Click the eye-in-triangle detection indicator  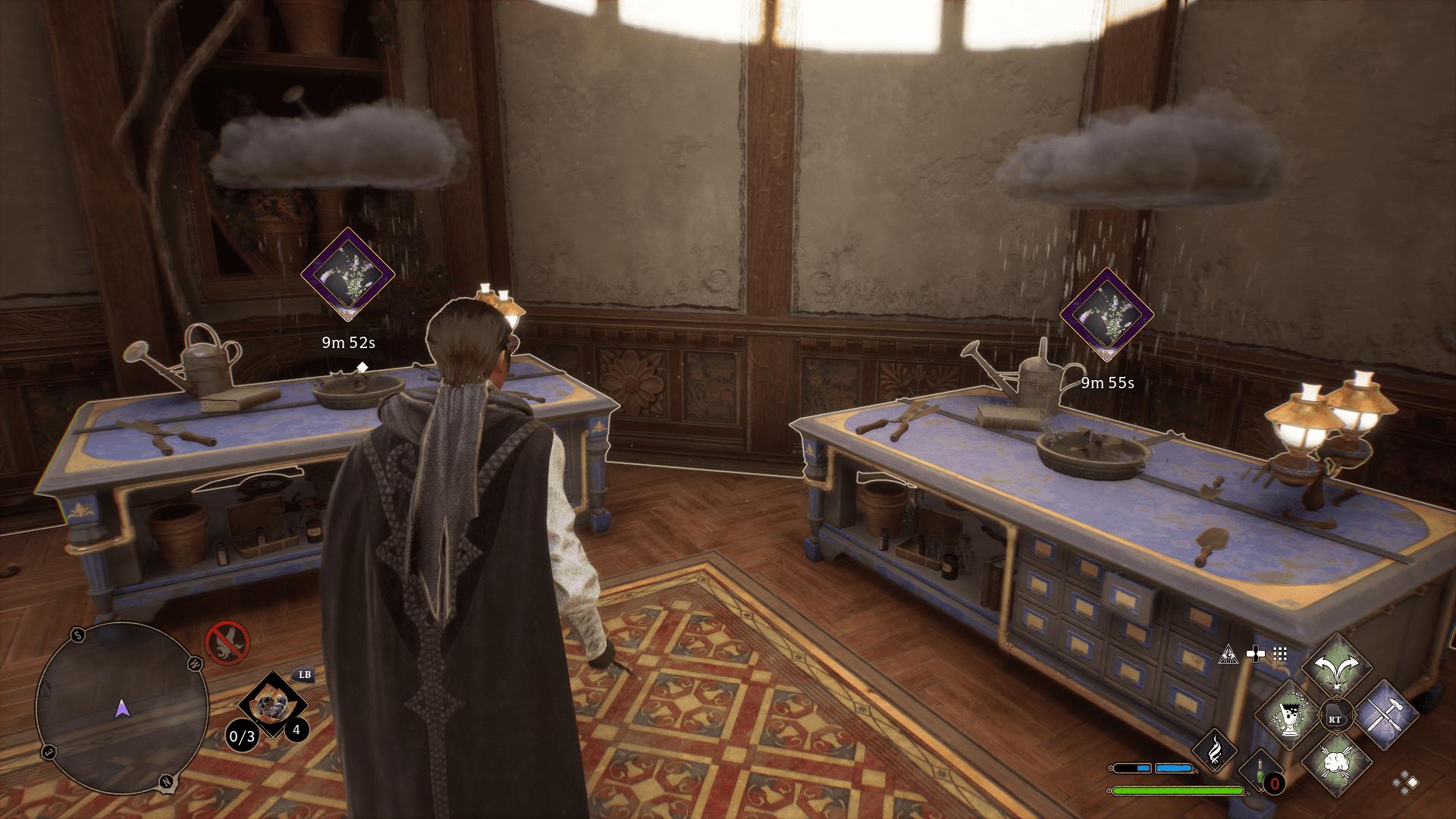[1228, 654]
